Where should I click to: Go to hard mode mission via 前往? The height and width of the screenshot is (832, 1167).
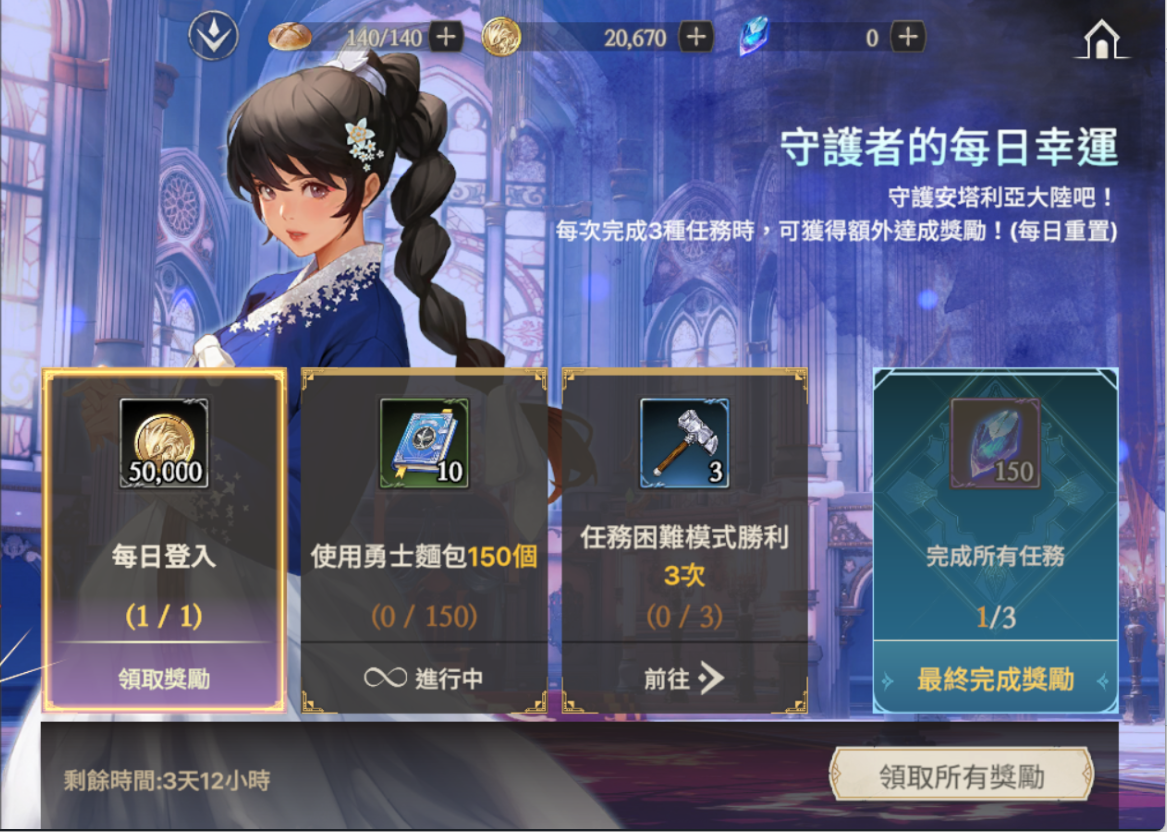click(x=684, y=679)
